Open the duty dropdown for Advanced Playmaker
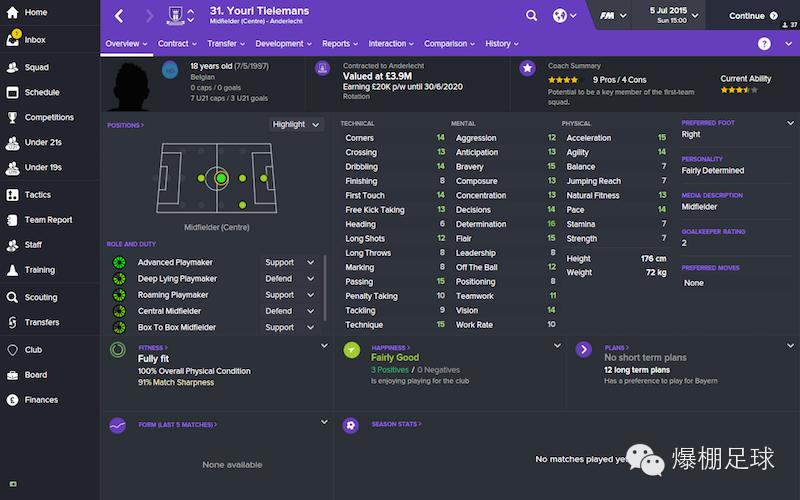Screen dimensions: 800x500 tap(290, 263)
